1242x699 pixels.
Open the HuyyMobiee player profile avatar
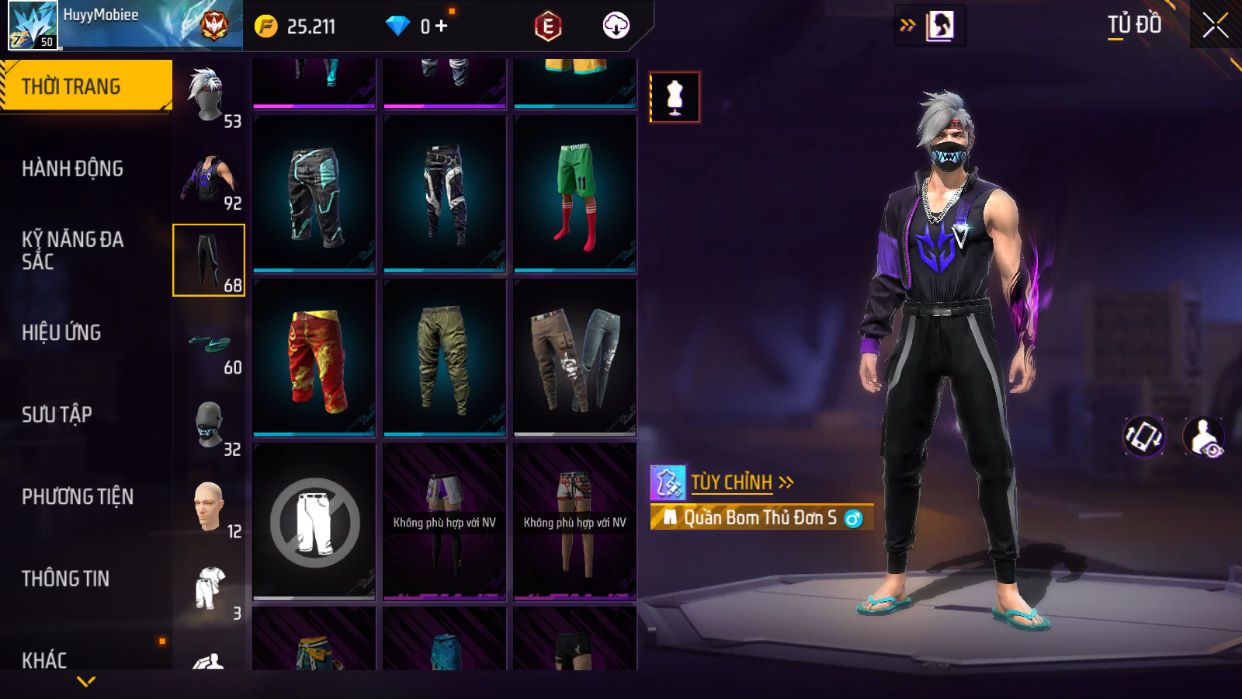click(x=32, y=25)
